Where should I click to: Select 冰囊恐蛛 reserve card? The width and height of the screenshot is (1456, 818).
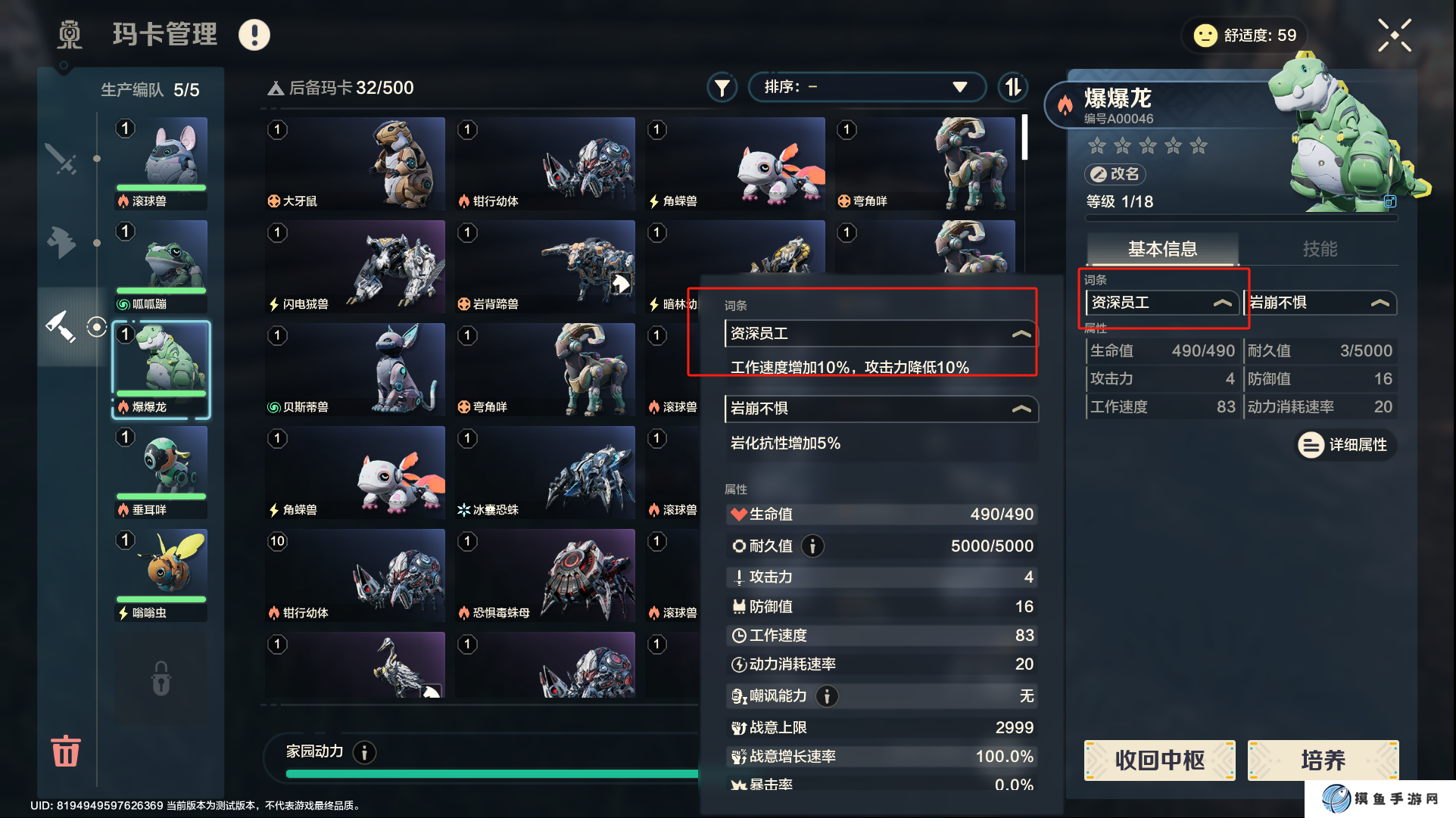[x=545, y=472]
